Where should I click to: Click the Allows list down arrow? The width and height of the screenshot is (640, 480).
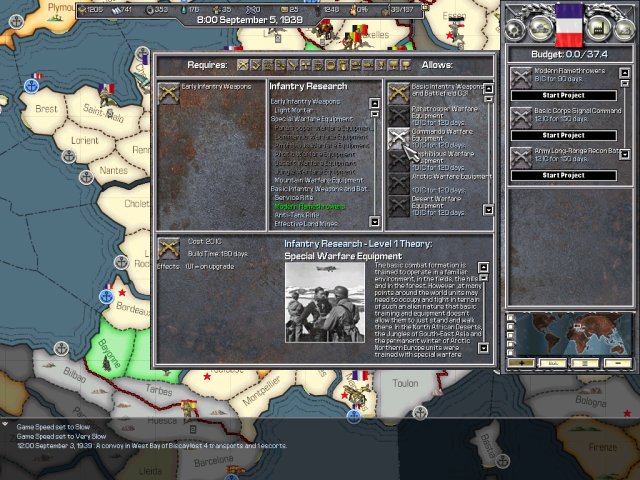[488, 210]
